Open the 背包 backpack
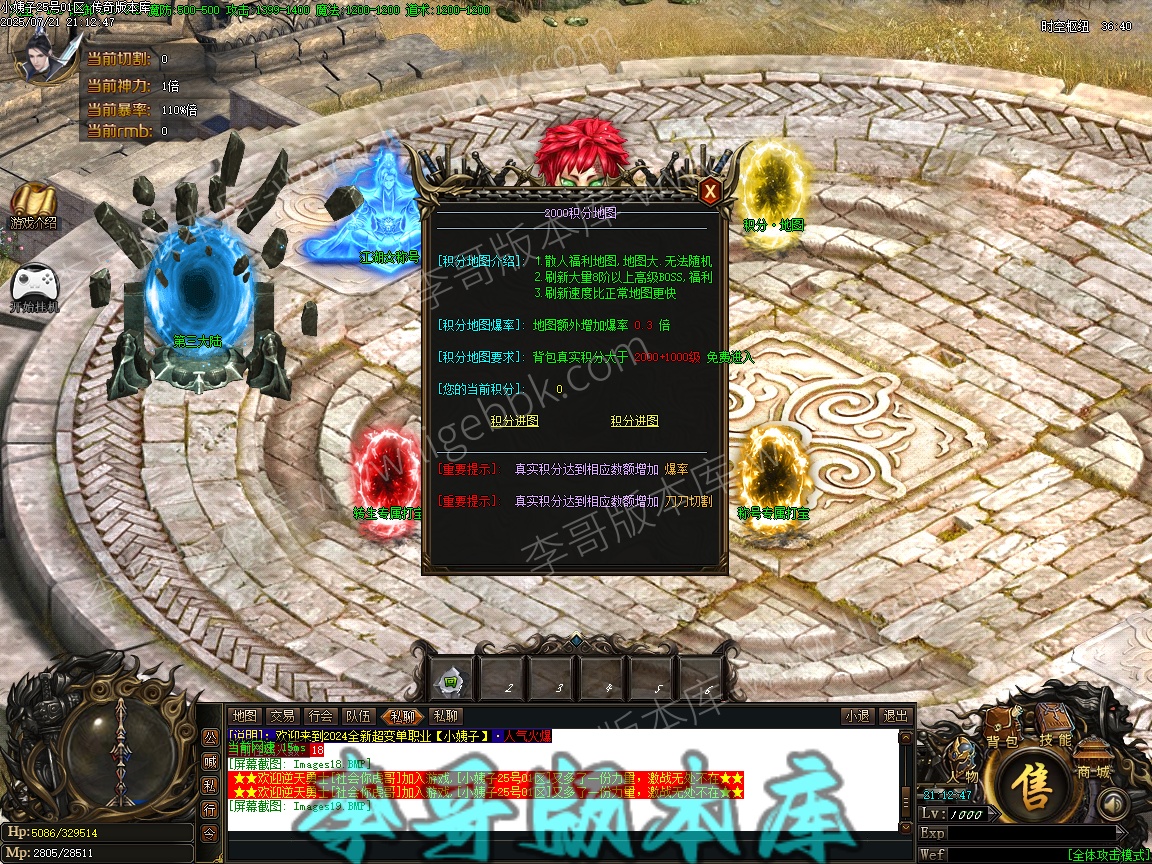This screenshot has width=1152, height=864. pyautogui.click(x=1002, y=733)
